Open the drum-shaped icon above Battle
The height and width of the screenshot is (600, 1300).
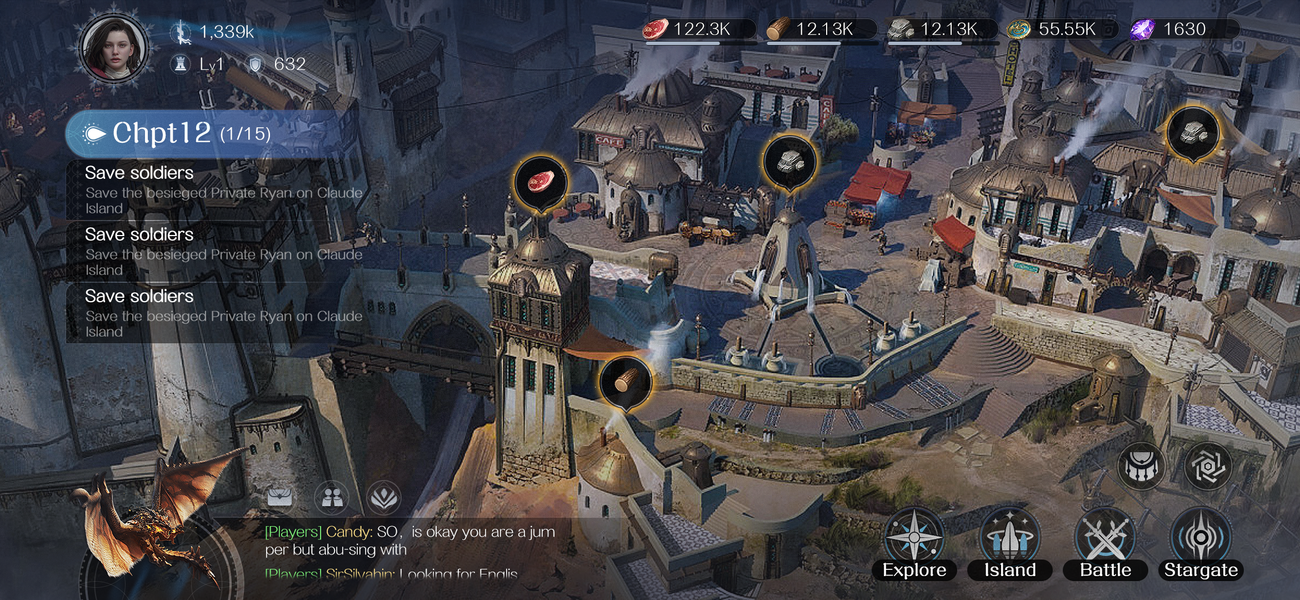pyautogui.click(x=1141, y=466)
